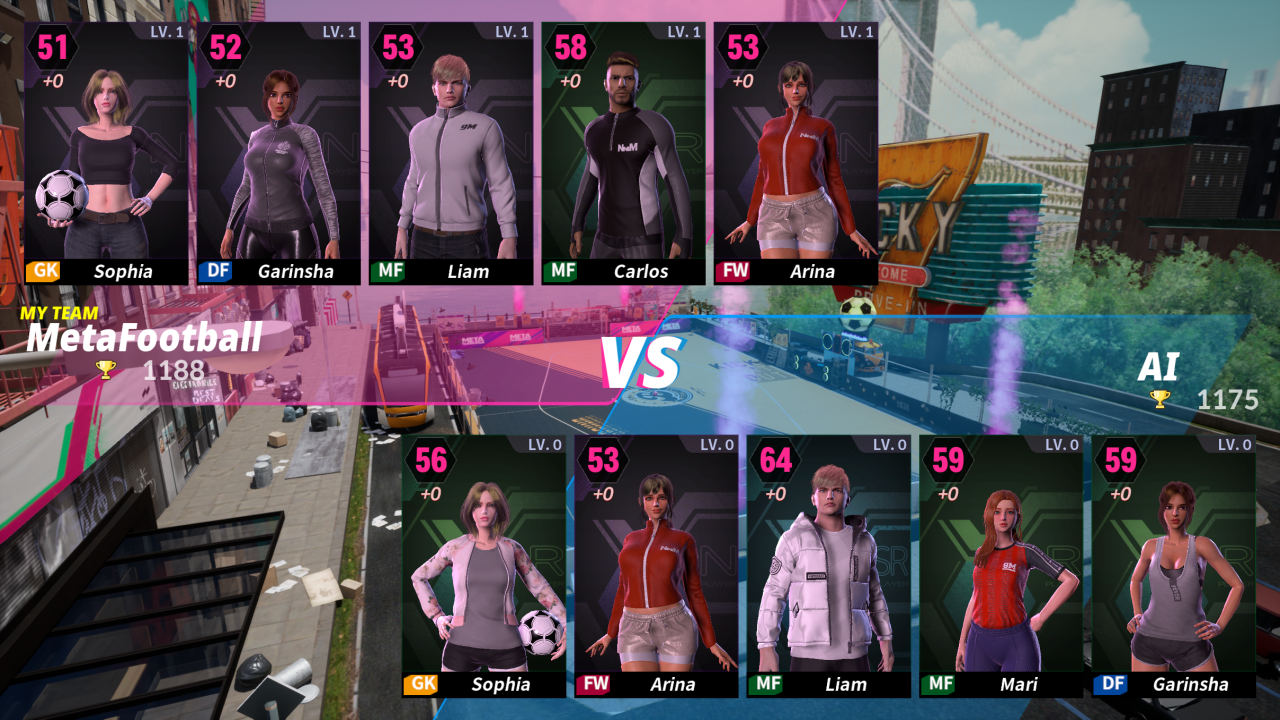Click the hexagonal 58 rating badge on Carlos
This screenshot has width=1280, height=720.
[x=568, y=47]
